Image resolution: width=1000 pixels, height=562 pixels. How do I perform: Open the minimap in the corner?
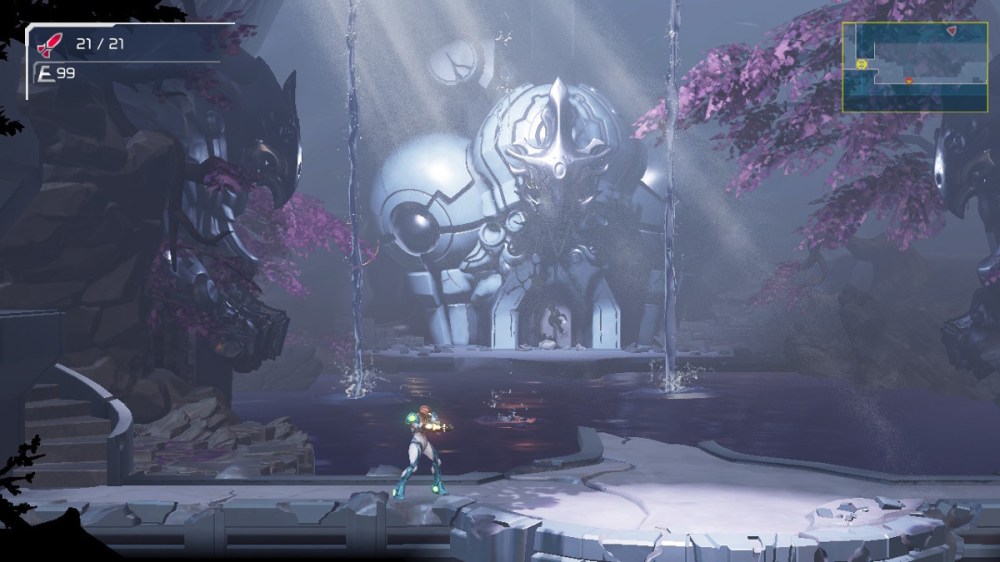tap(914, 66)
